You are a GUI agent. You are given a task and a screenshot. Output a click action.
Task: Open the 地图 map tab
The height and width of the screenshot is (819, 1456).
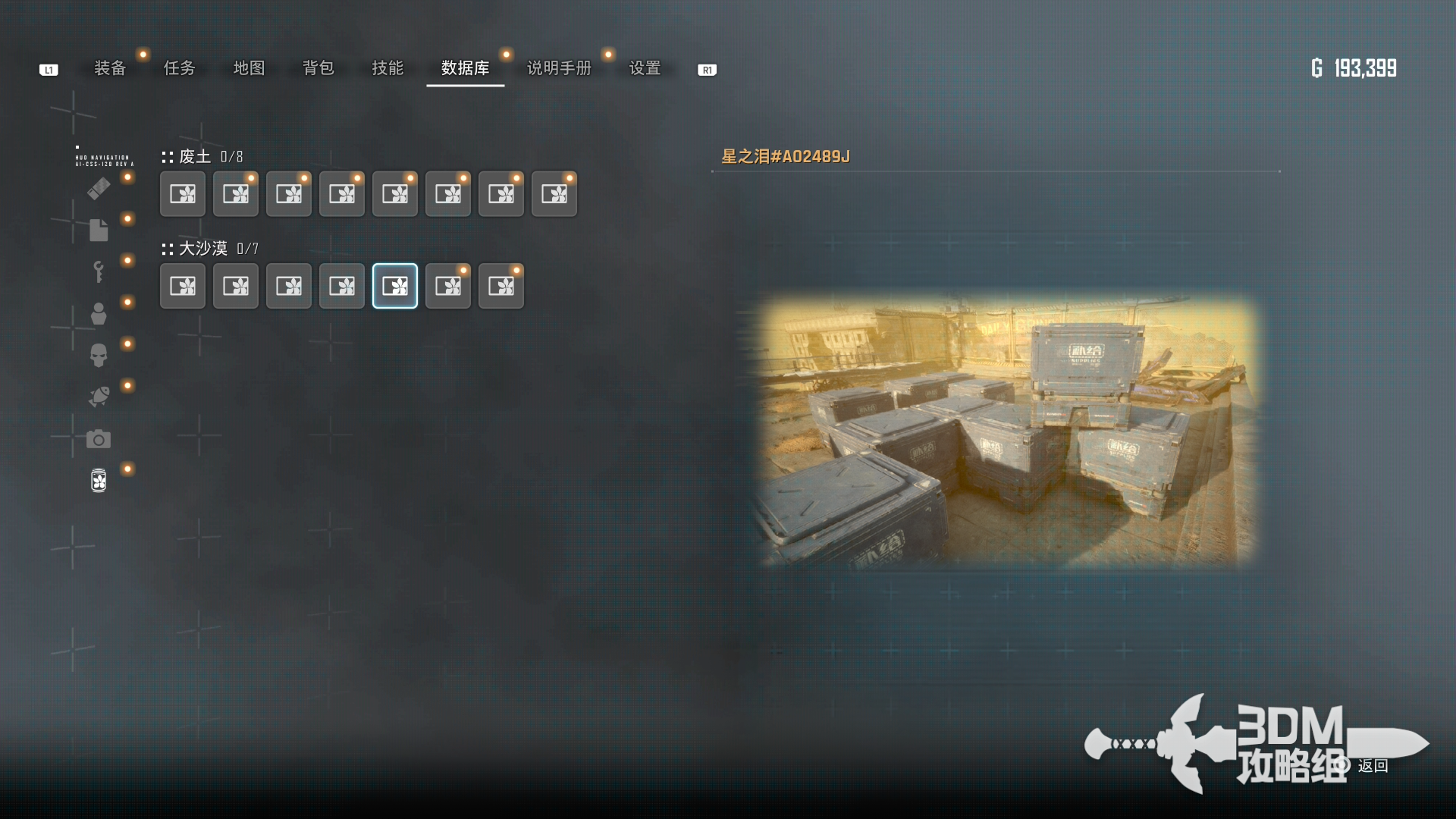[249, 68]
